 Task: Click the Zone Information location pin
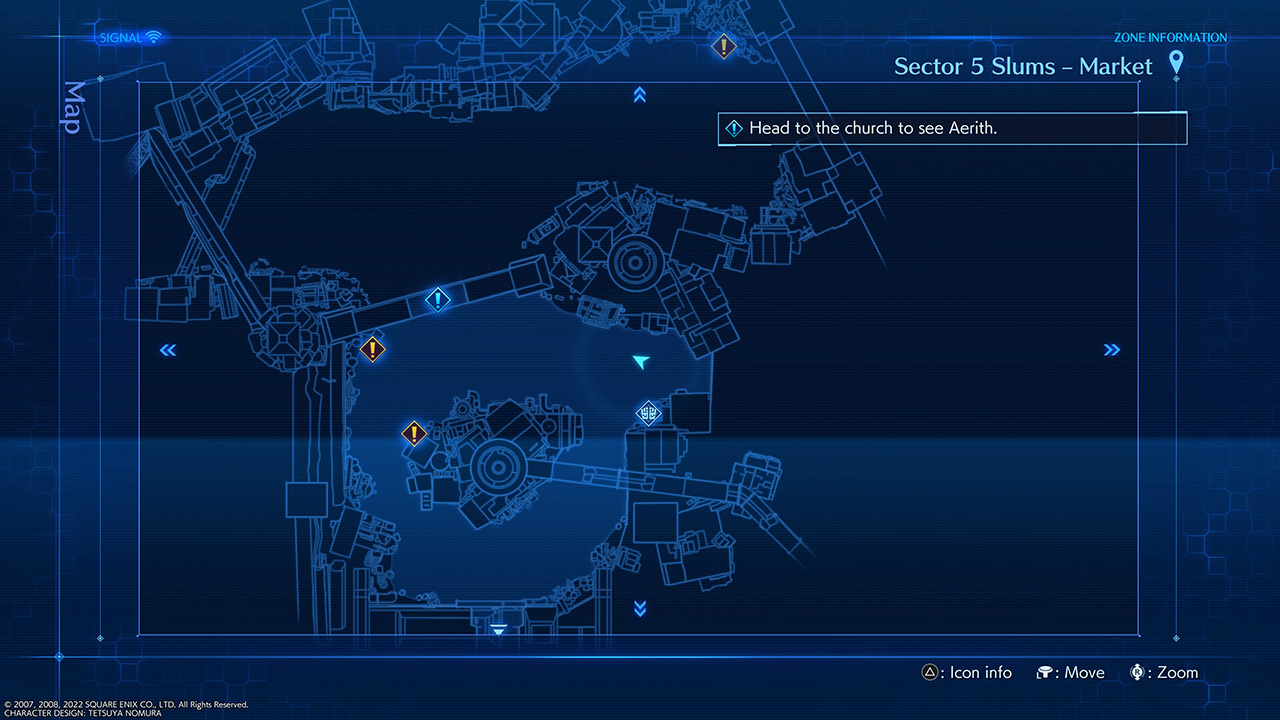pos(1176,62)
